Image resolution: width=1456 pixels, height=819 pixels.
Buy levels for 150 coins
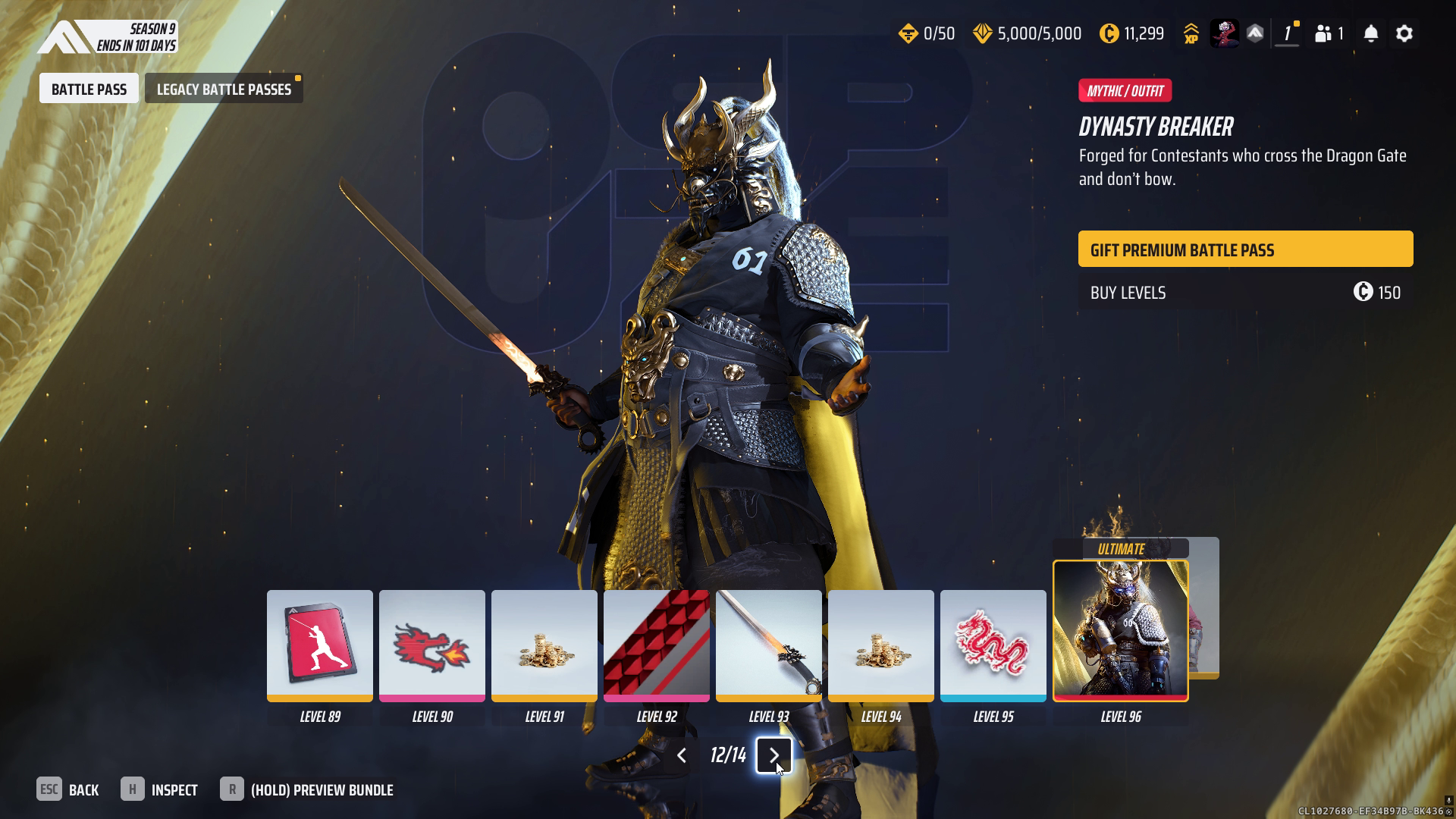click(x=1245, y=293)
